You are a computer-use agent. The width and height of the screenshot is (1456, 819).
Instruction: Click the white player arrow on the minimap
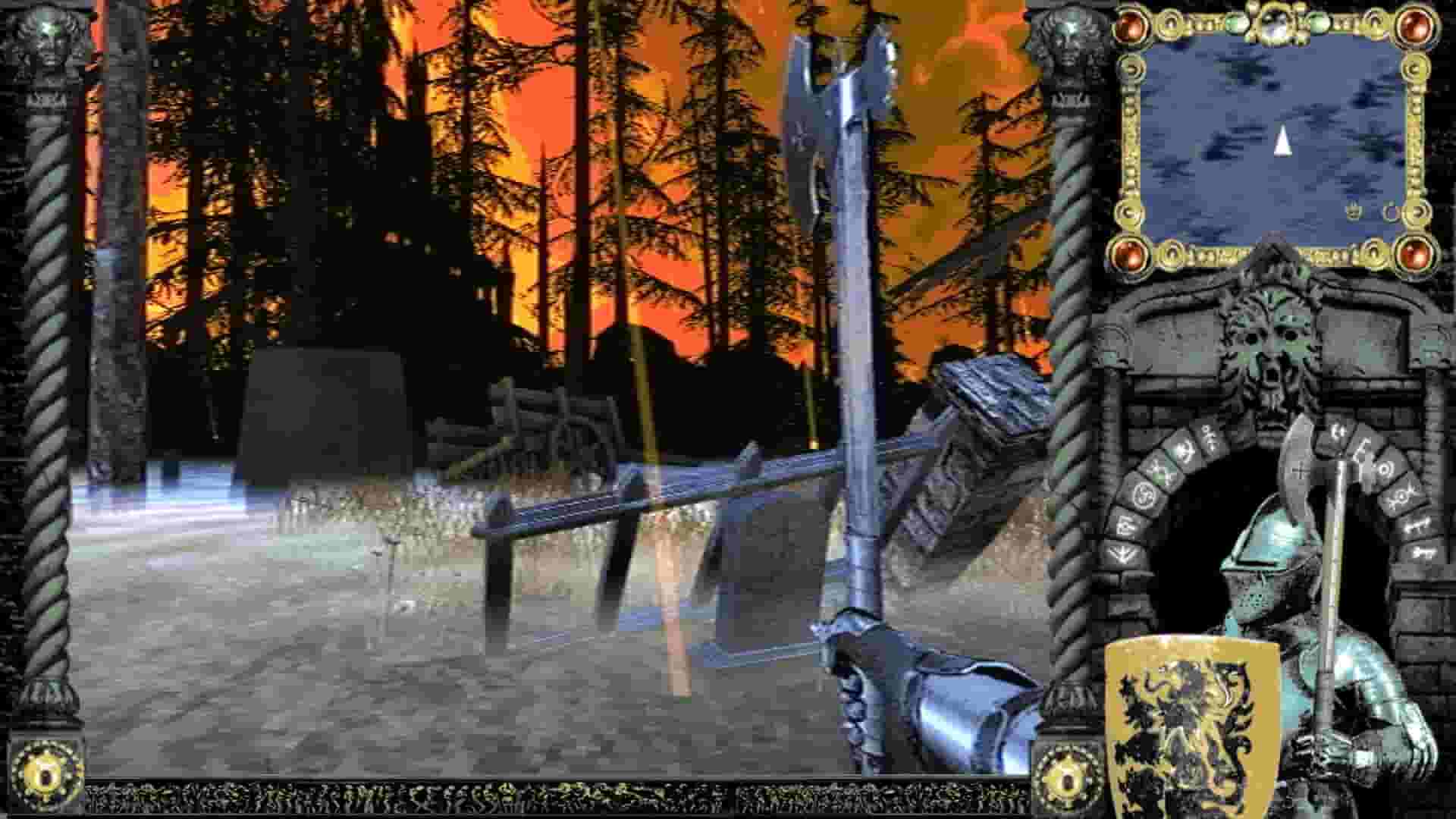(x=1282, y=140)
